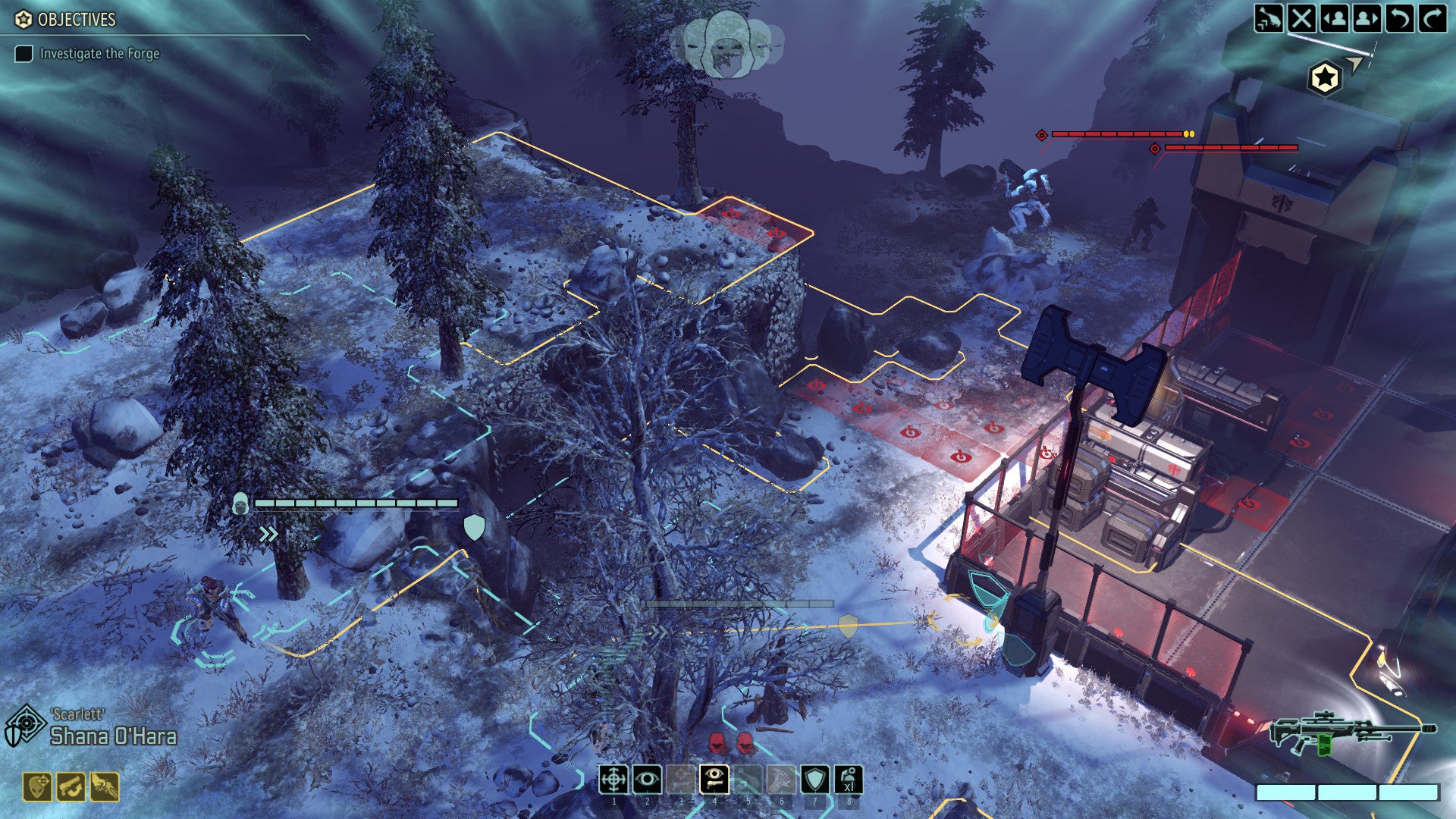Click the pistol with arrow perk icon
The width and height of the screenshot is (1456, 819).
click(71, 787)
